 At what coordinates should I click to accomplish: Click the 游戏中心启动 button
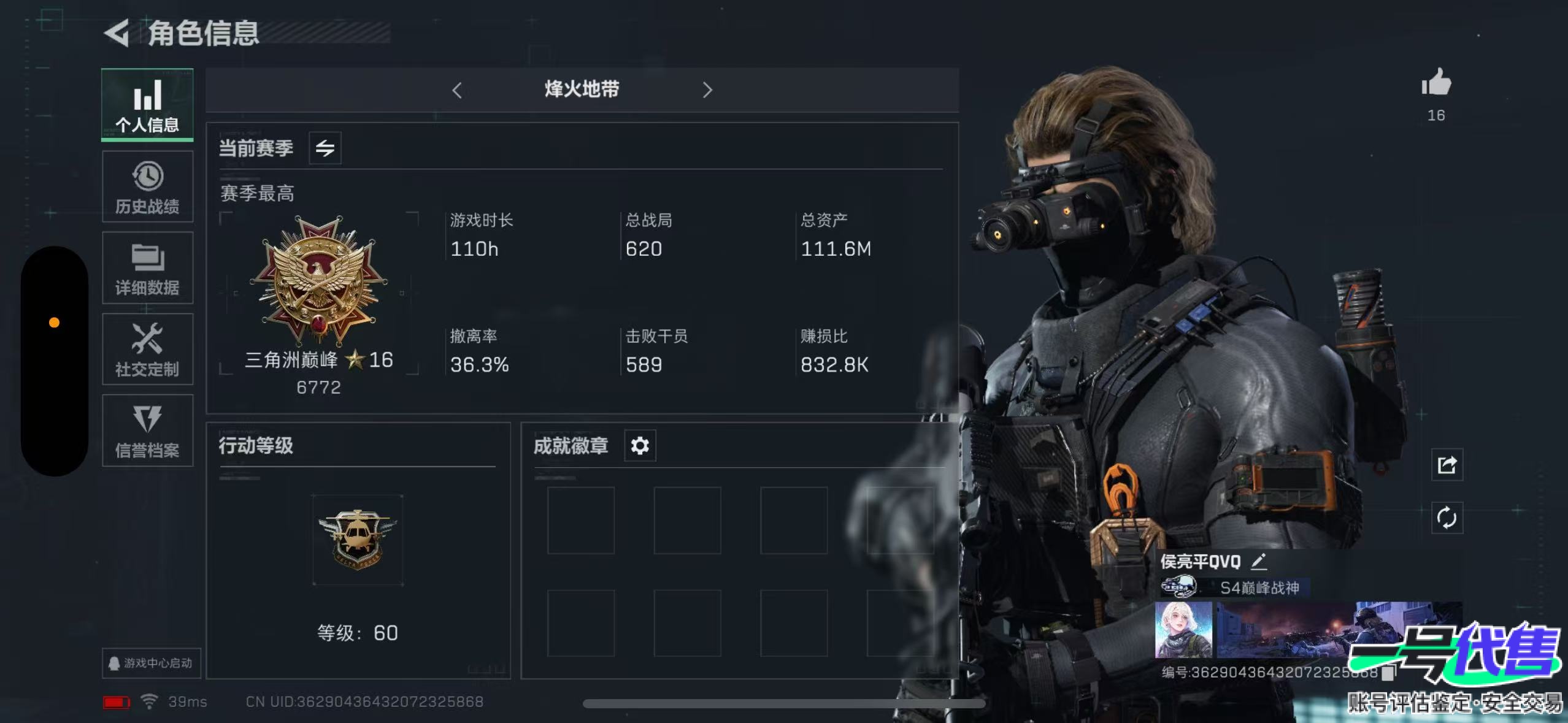click(151, 663)
